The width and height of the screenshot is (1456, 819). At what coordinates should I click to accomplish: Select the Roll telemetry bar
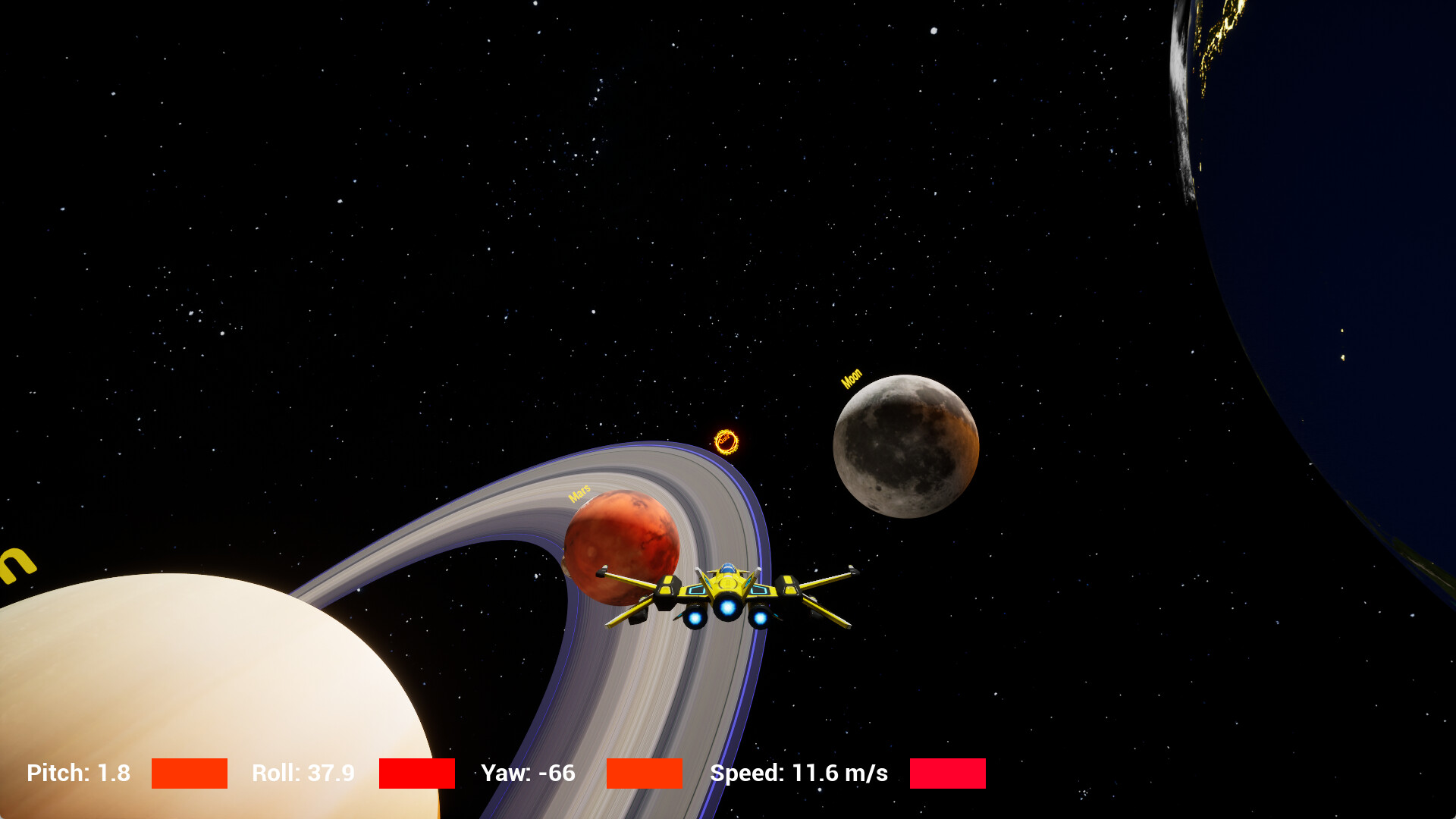pos(416,774)
